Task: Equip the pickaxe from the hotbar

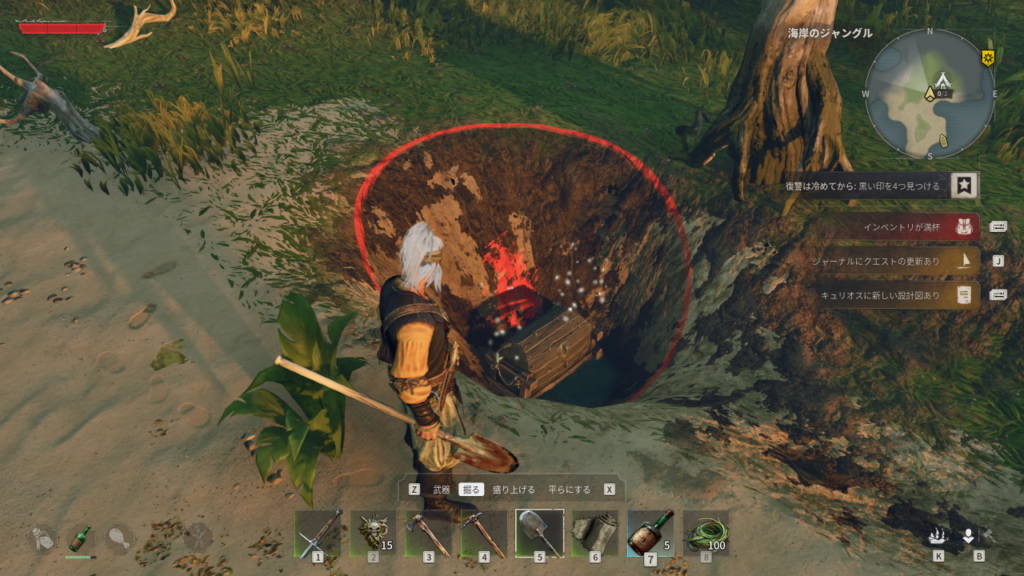Action: 482,533
